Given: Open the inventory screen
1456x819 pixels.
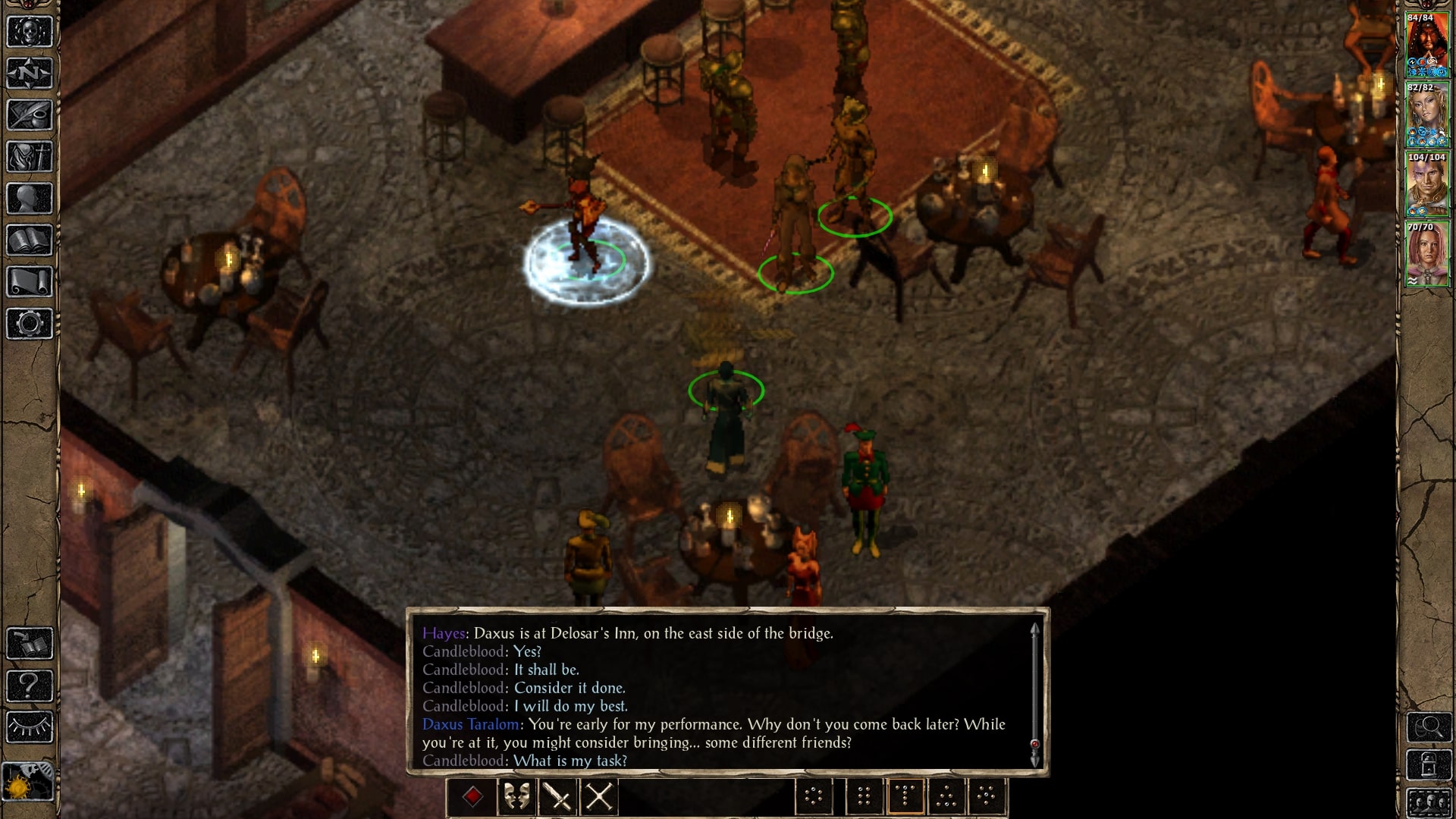Looking at the screenshot, I should click(x=28, y=155).
